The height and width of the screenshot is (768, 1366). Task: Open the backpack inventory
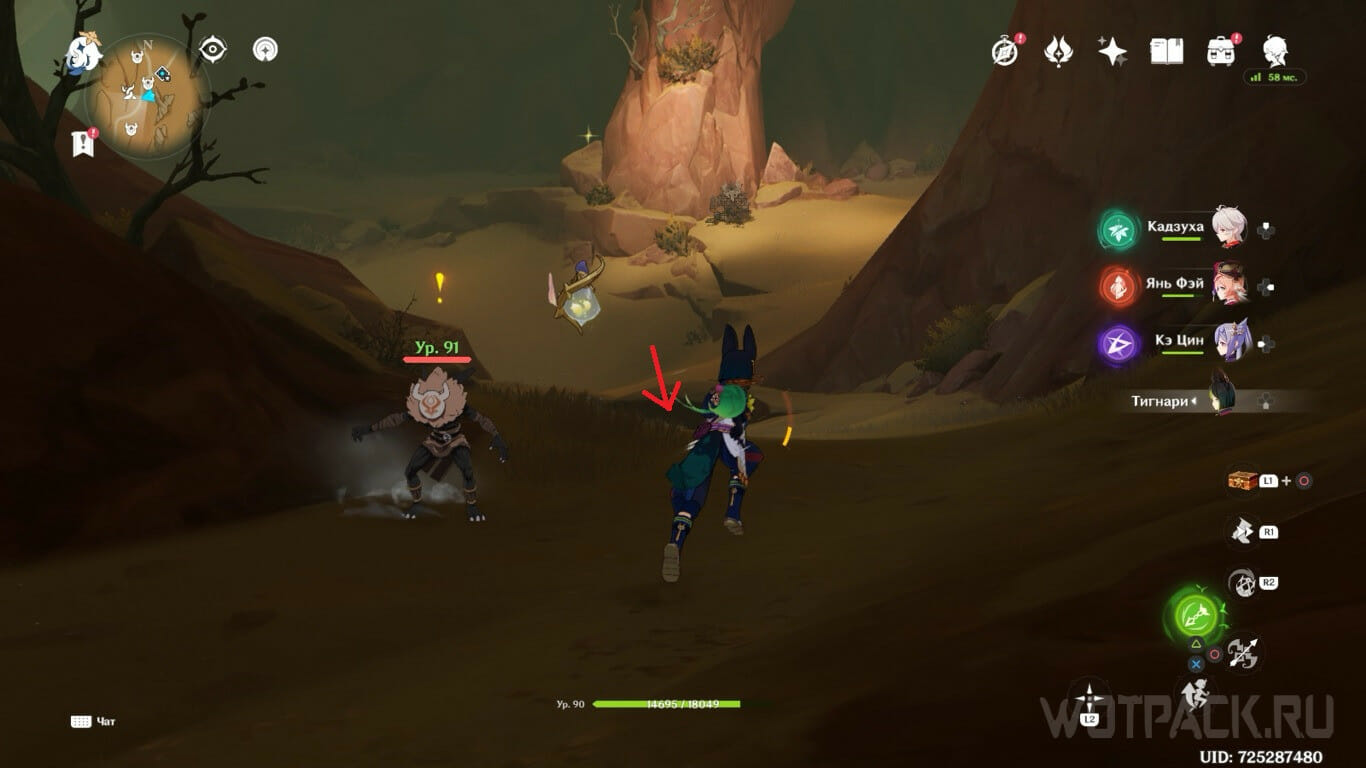[1220, 51]
